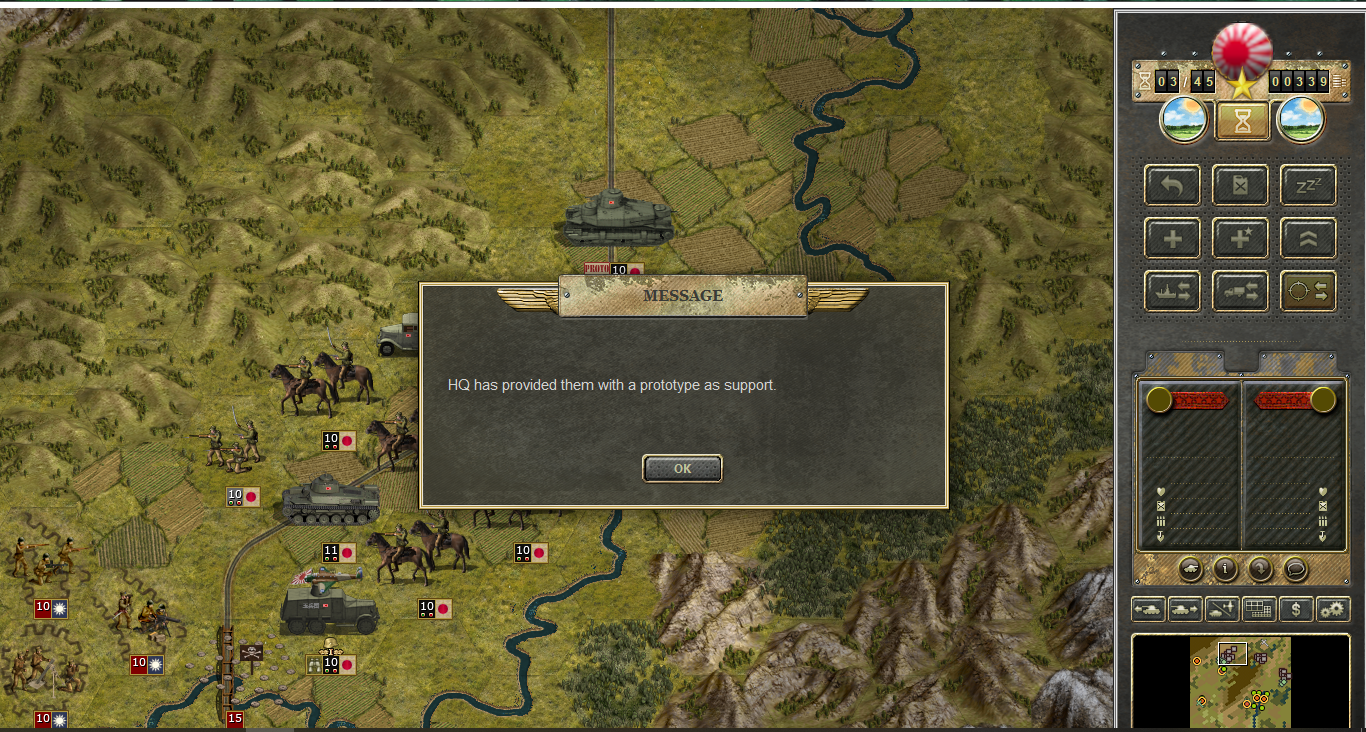Click the plain plus replacements button

(1172, 238)
